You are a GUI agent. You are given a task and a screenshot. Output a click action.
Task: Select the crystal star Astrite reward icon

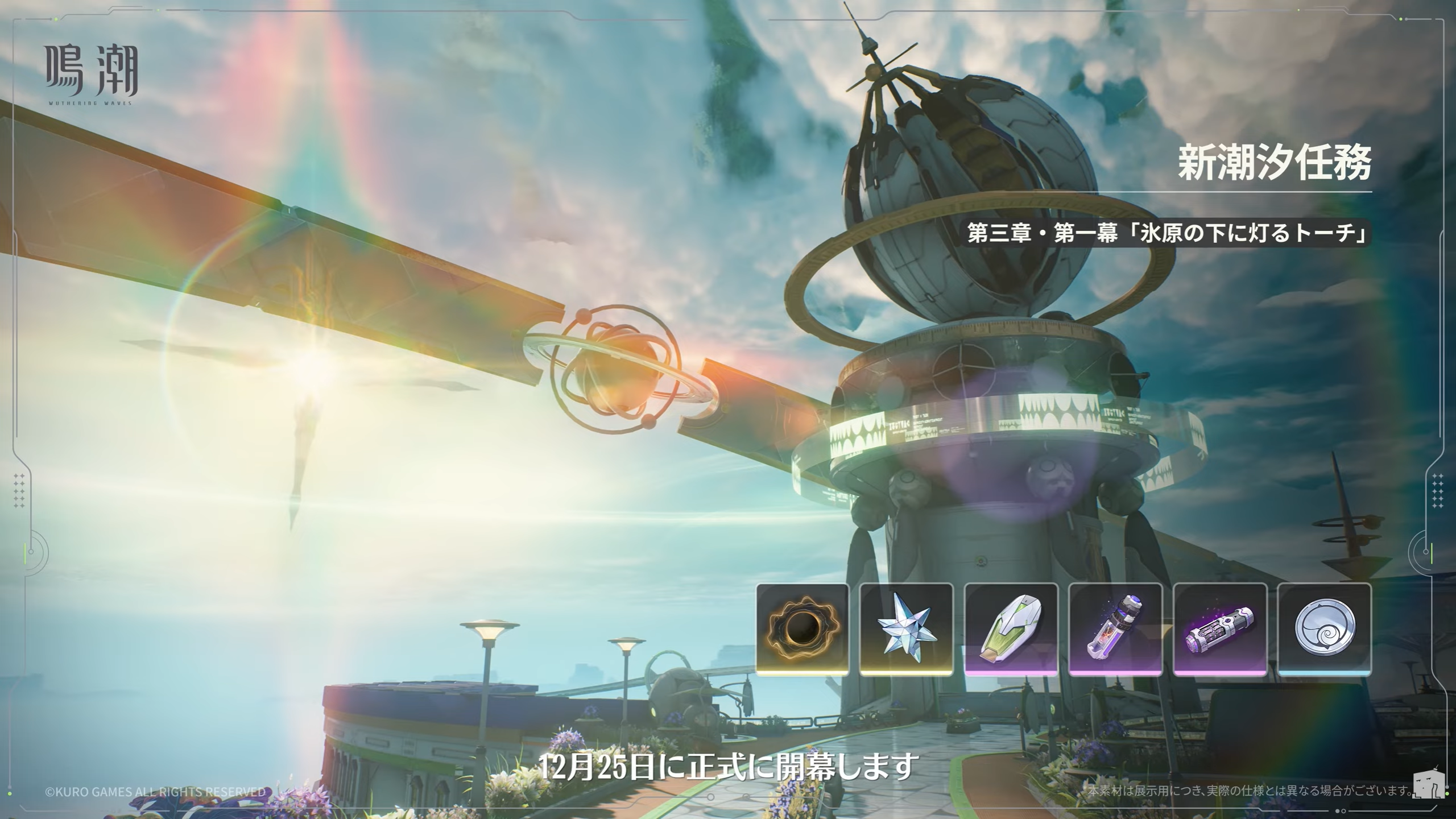pos(907,629)
